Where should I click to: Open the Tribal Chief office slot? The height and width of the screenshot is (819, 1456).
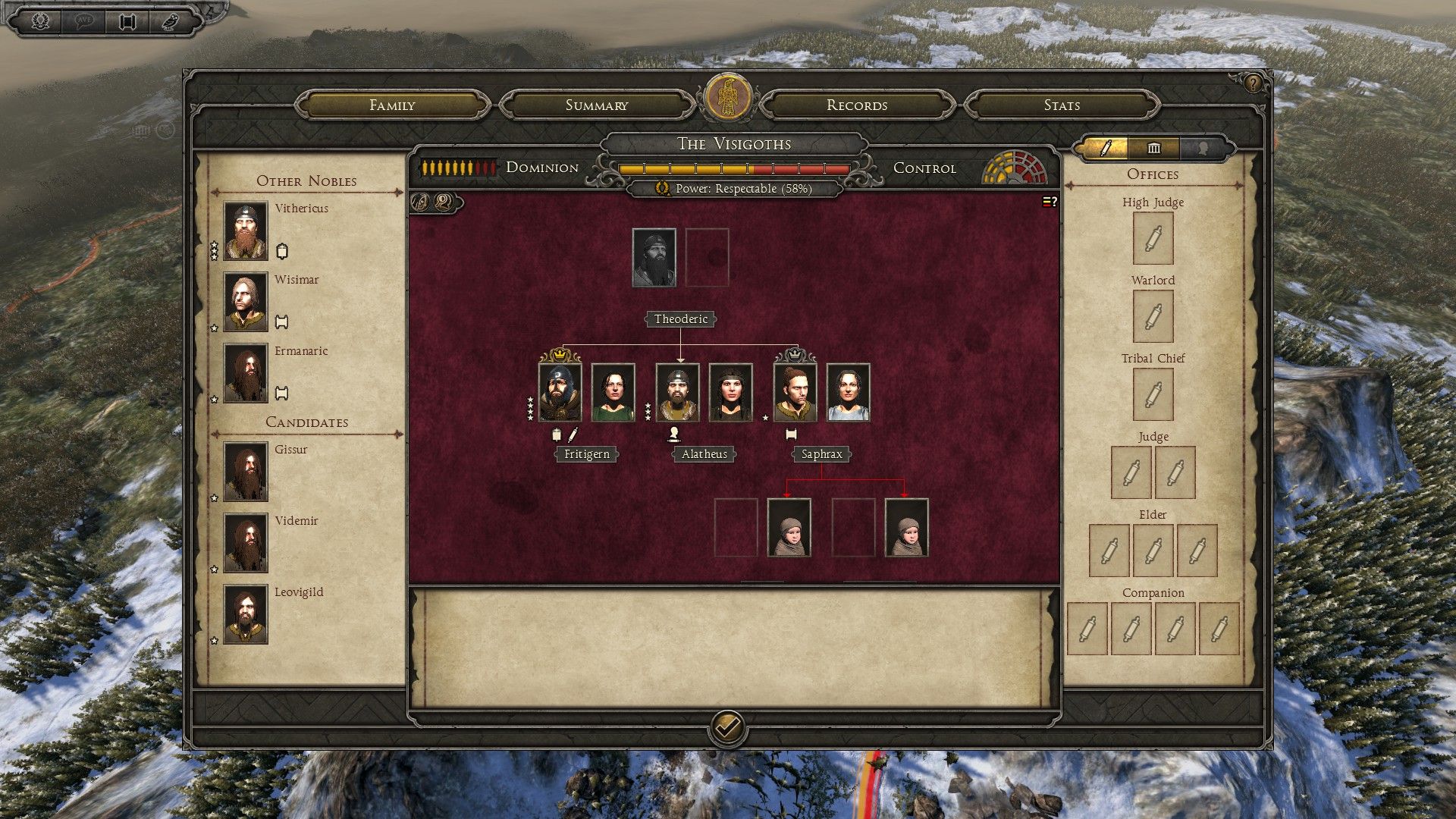click(1153, 395)
